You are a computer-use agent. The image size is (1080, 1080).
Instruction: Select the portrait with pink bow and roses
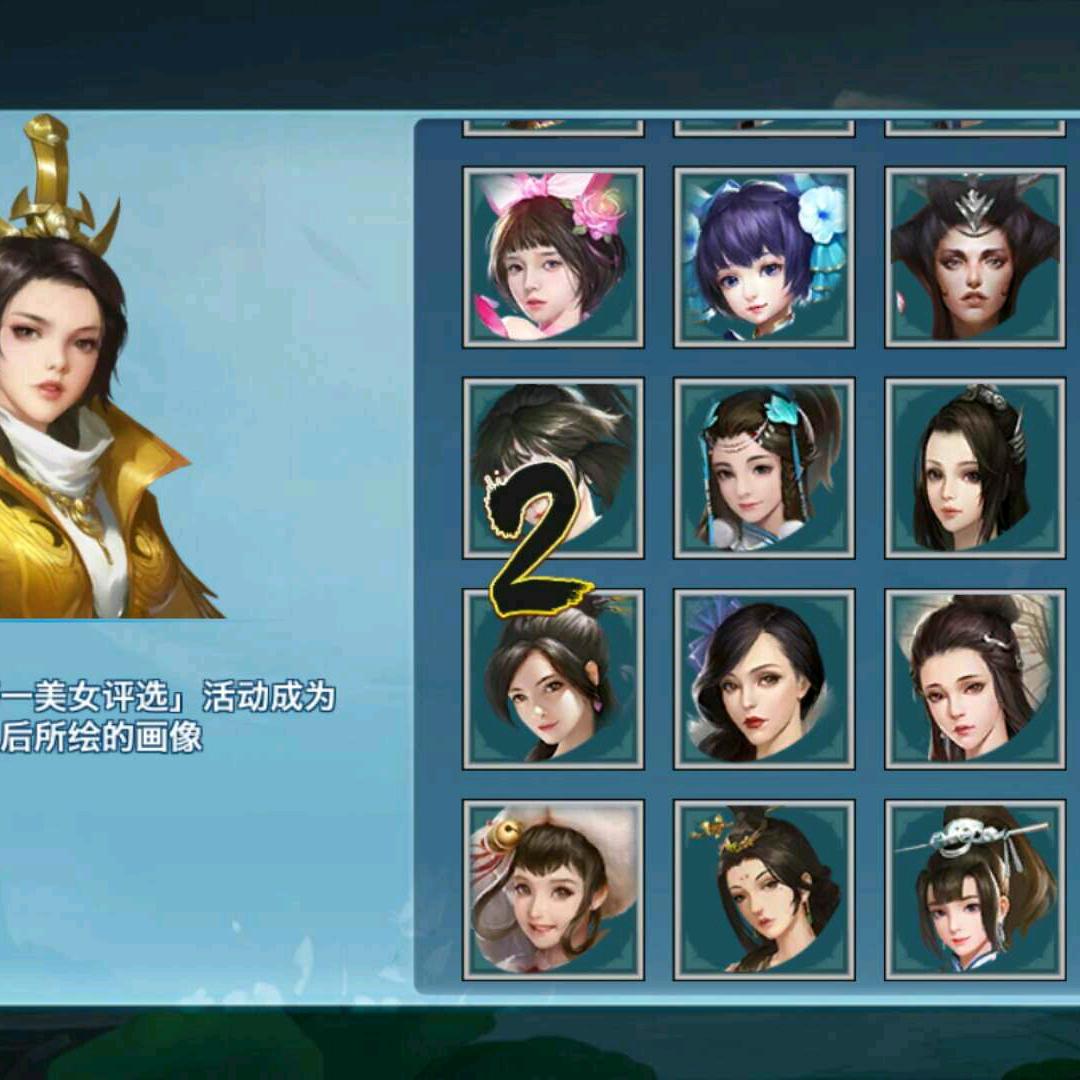pyautogui.click(x=553, y=257)
